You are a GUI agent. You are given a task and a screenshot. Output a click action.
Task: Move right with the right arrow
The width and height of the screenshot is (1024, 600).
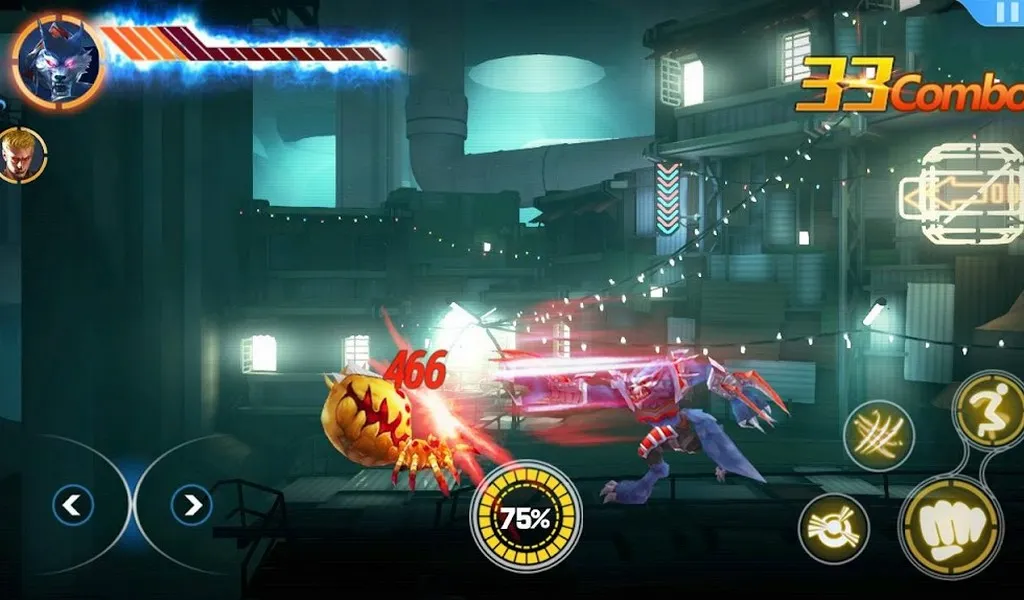pos(191,506)
